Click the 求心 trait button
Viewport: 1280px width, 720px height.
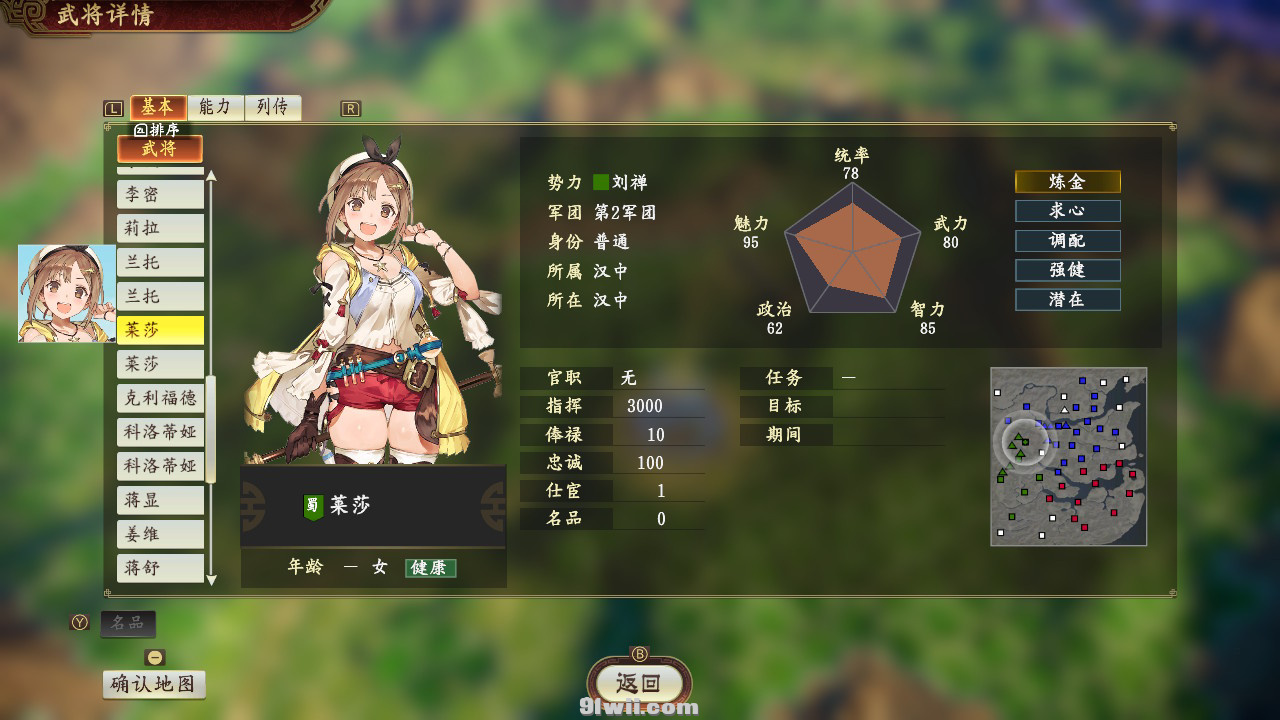[x=1067, y=211]
